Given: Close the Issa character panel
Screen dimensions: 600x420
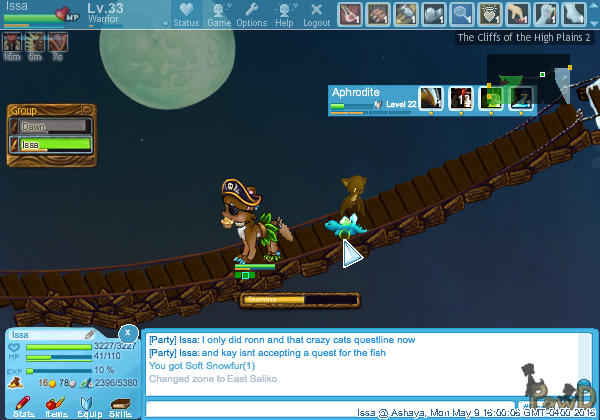Looking at the screenshot, I should coord(128,332).
